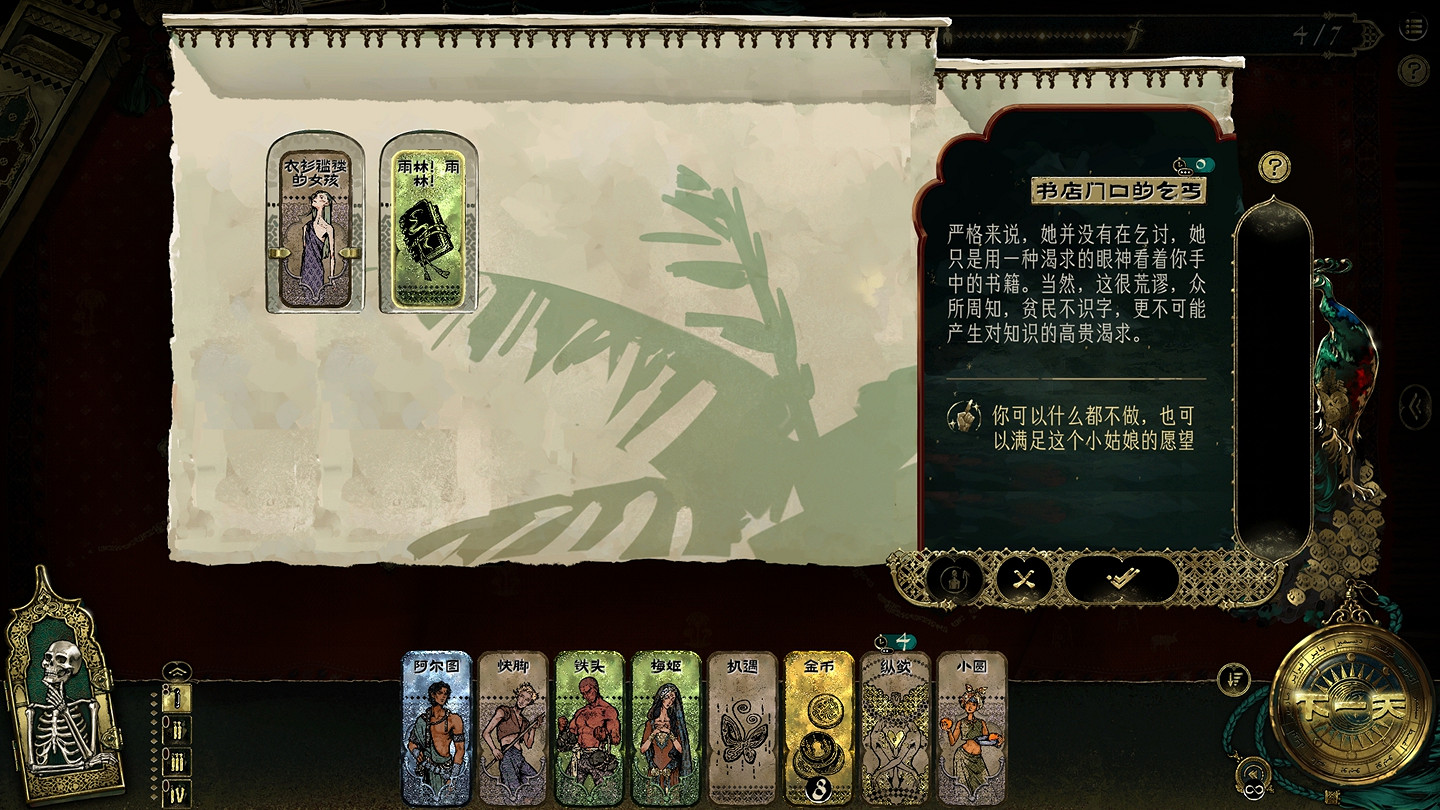1440x810 pixels.
Task: Open help with the golden question mark icon
Action: (1274, 165)
